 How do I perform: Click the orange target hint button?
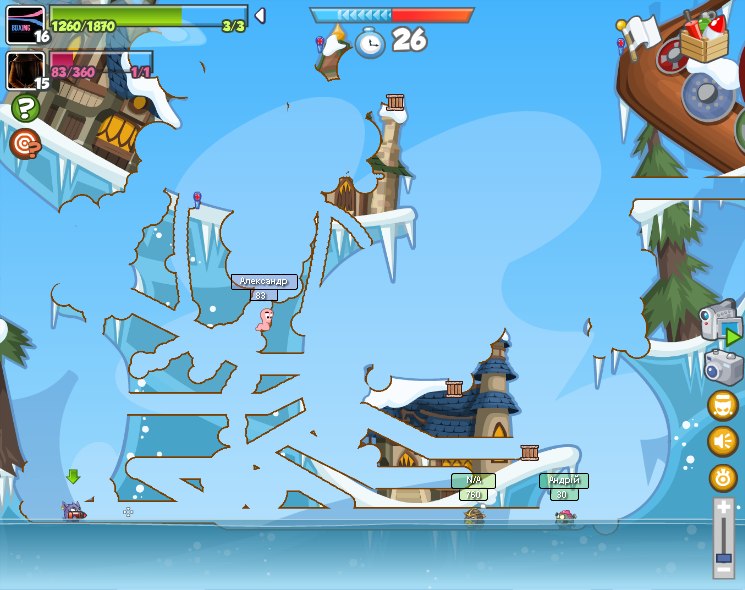click(x=25, y=144)
